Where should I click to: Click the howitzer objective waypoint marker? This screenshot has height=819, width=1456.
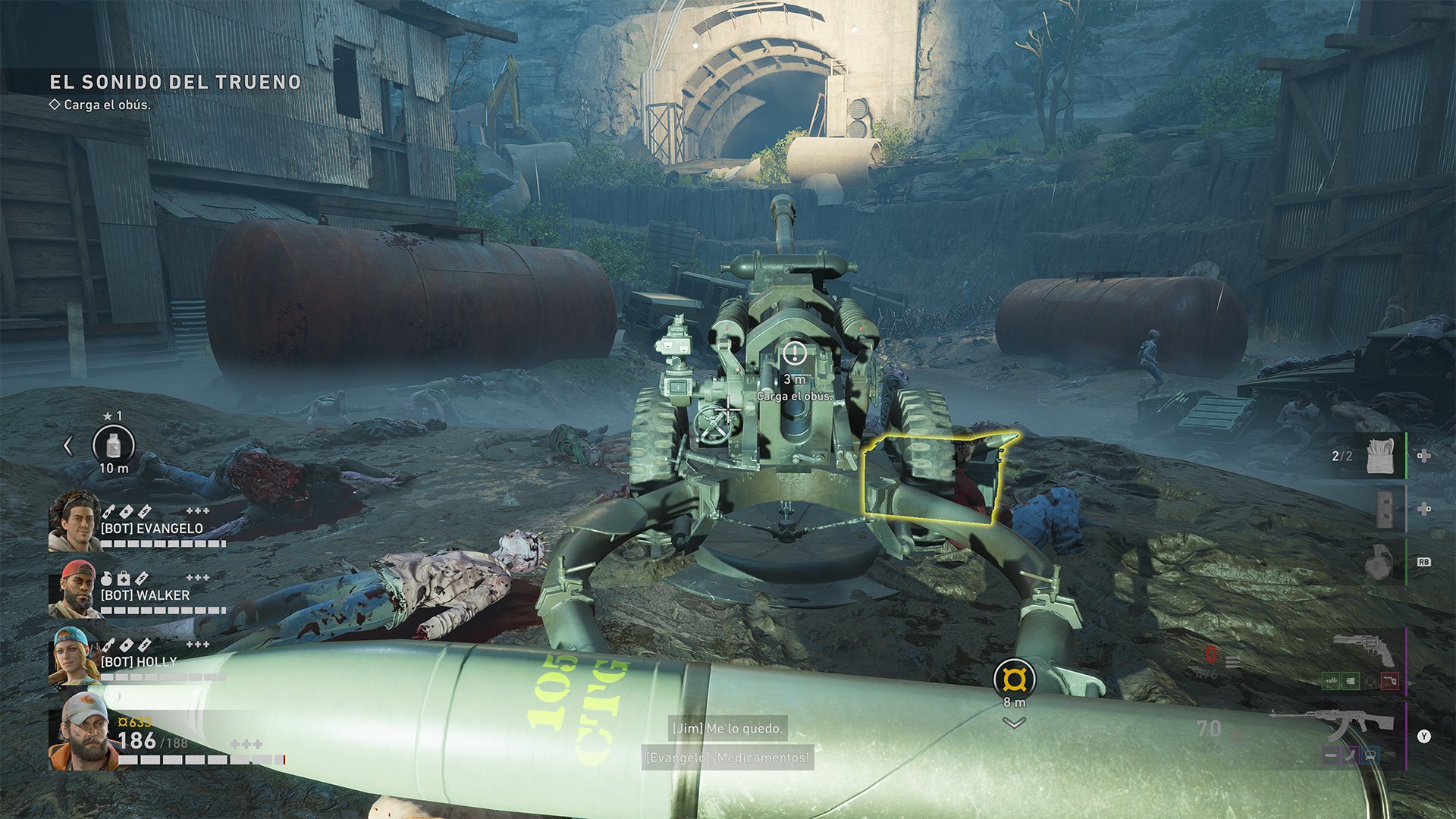click(794, 353)
